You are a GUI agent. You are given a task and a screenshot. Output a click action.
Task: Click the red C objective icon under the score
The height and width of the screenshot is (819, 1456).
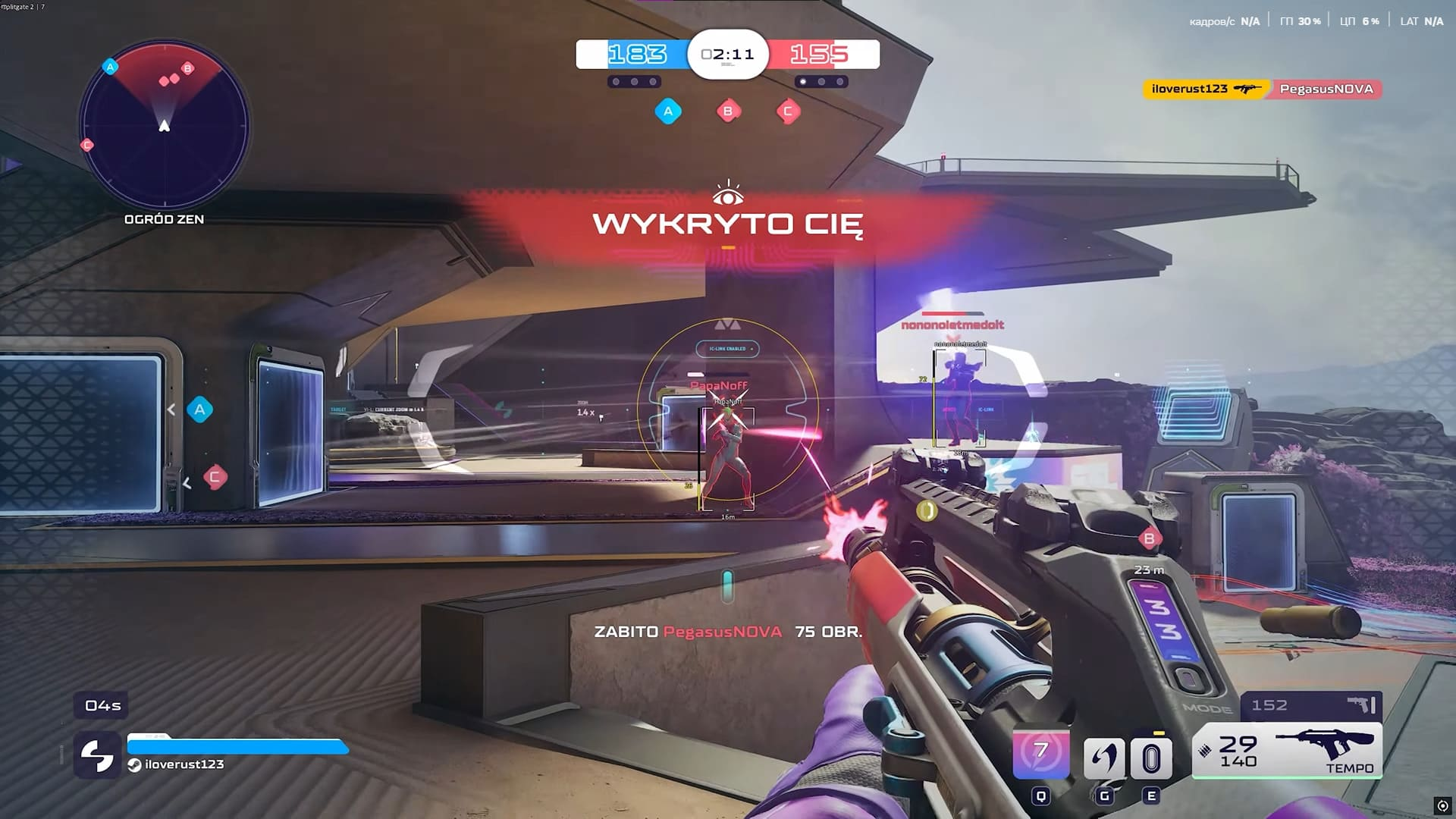pyautogui.click(x=788, y=111)
